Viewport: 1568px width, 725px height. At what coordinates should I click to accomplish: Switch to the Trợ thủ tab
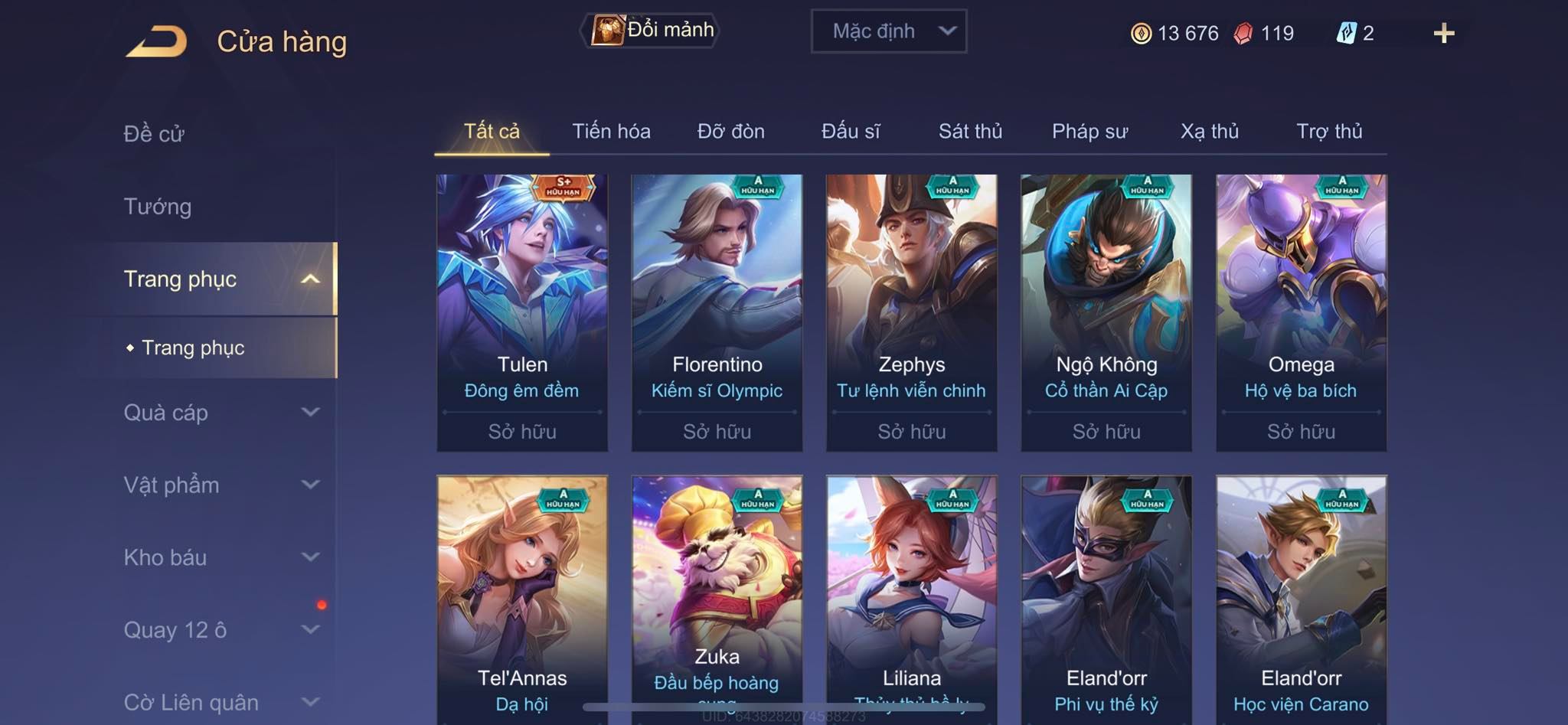click(x=1329, y=132)
